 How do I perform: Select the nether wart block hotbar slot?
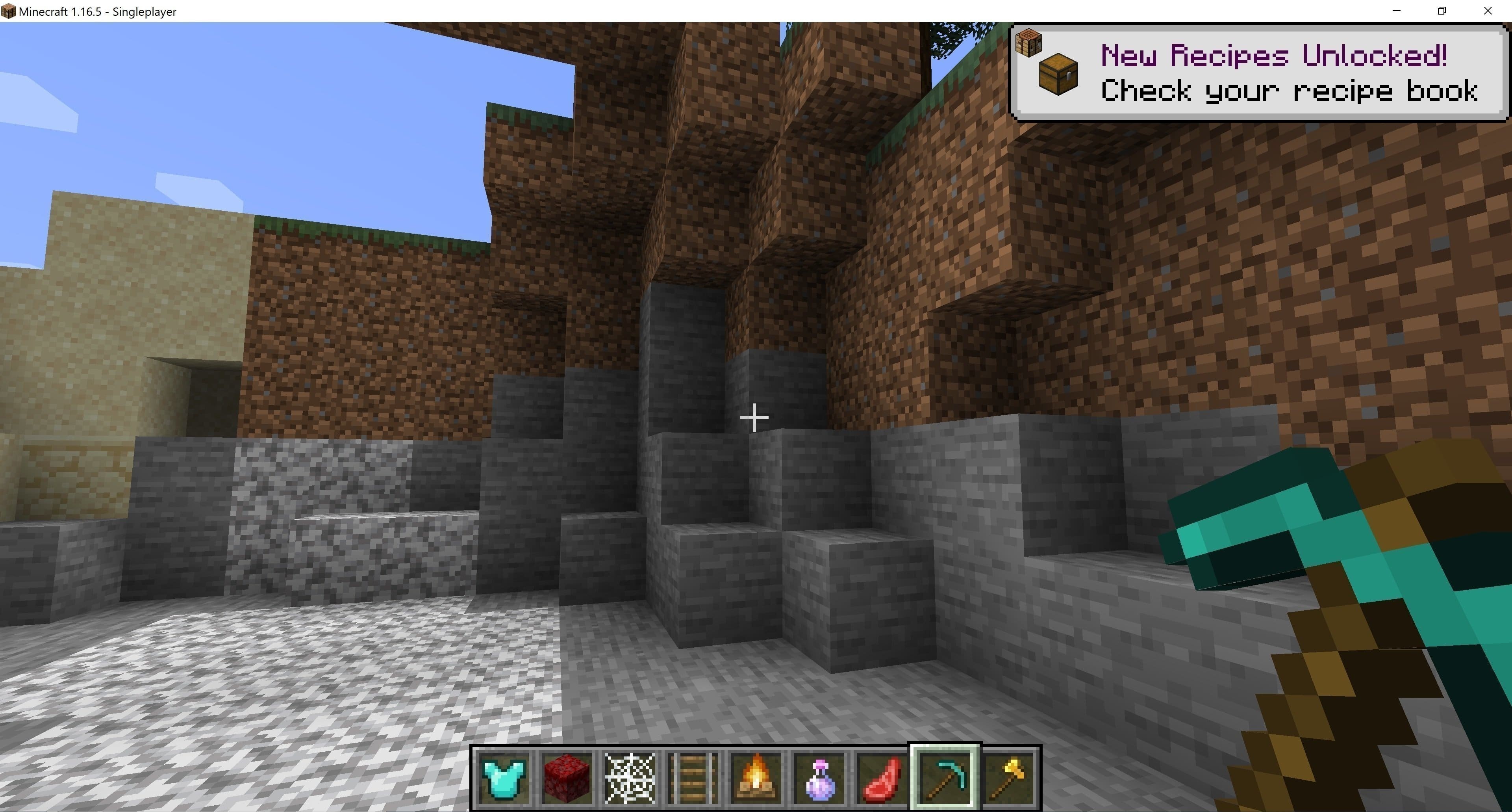567,776
